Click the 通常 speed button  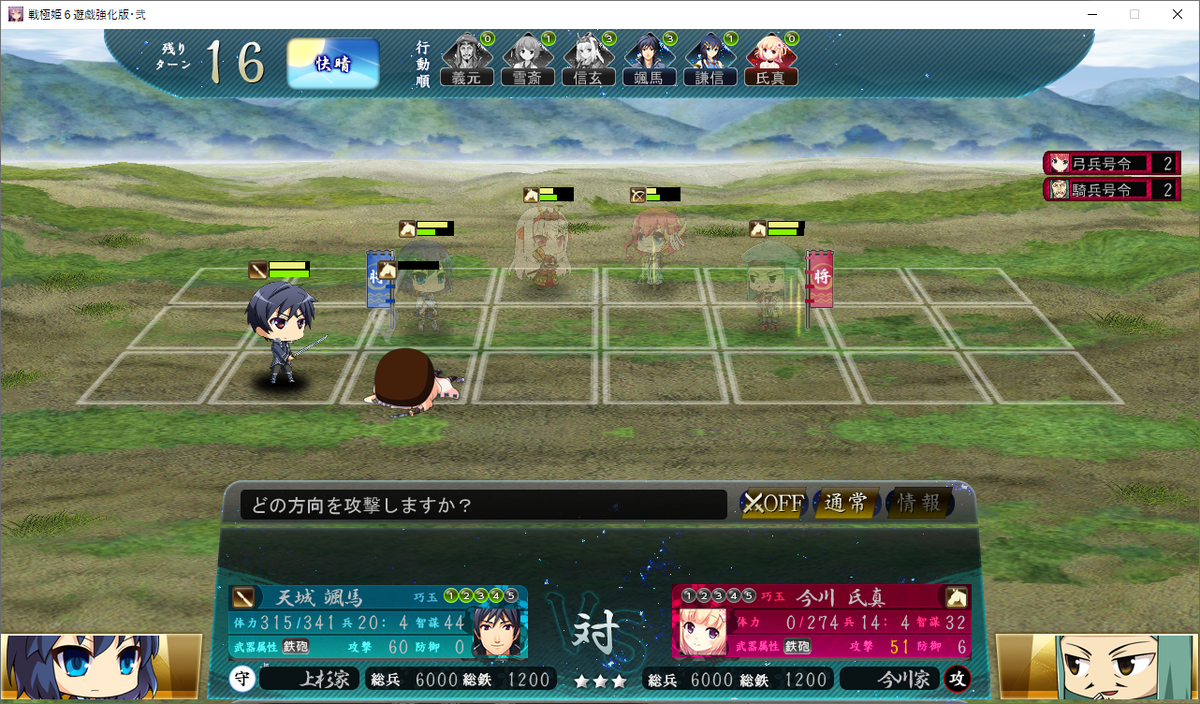846,503
